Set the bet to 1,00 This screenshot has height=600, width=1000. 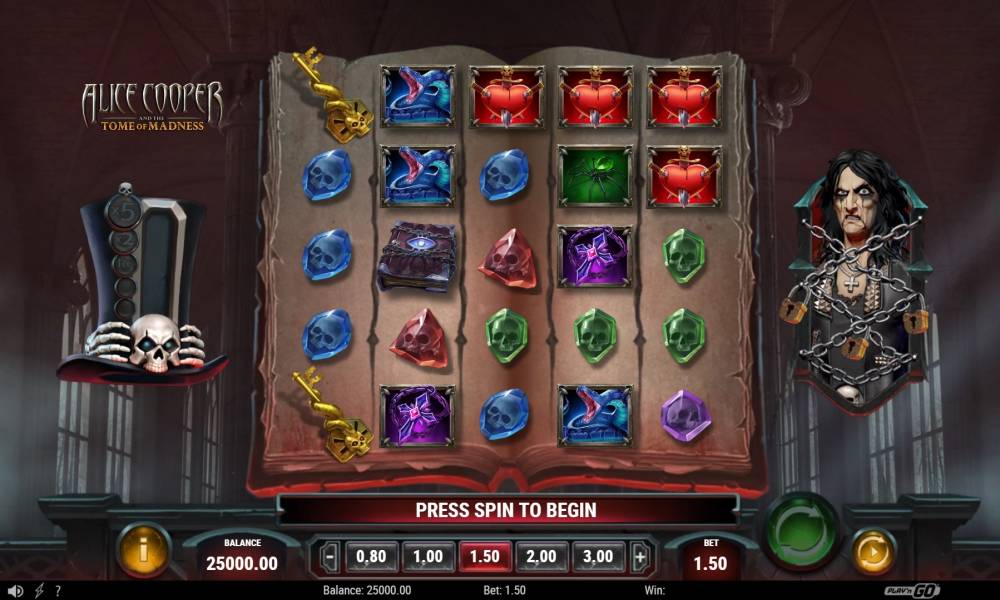click(x=428, y=556)
